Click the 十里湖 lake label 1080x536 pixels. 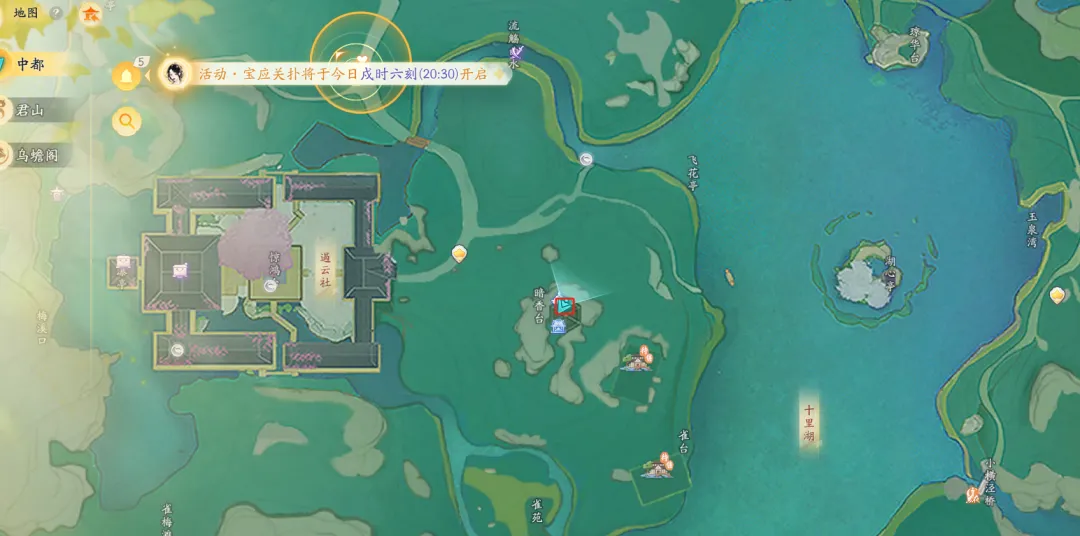(809, 423)
